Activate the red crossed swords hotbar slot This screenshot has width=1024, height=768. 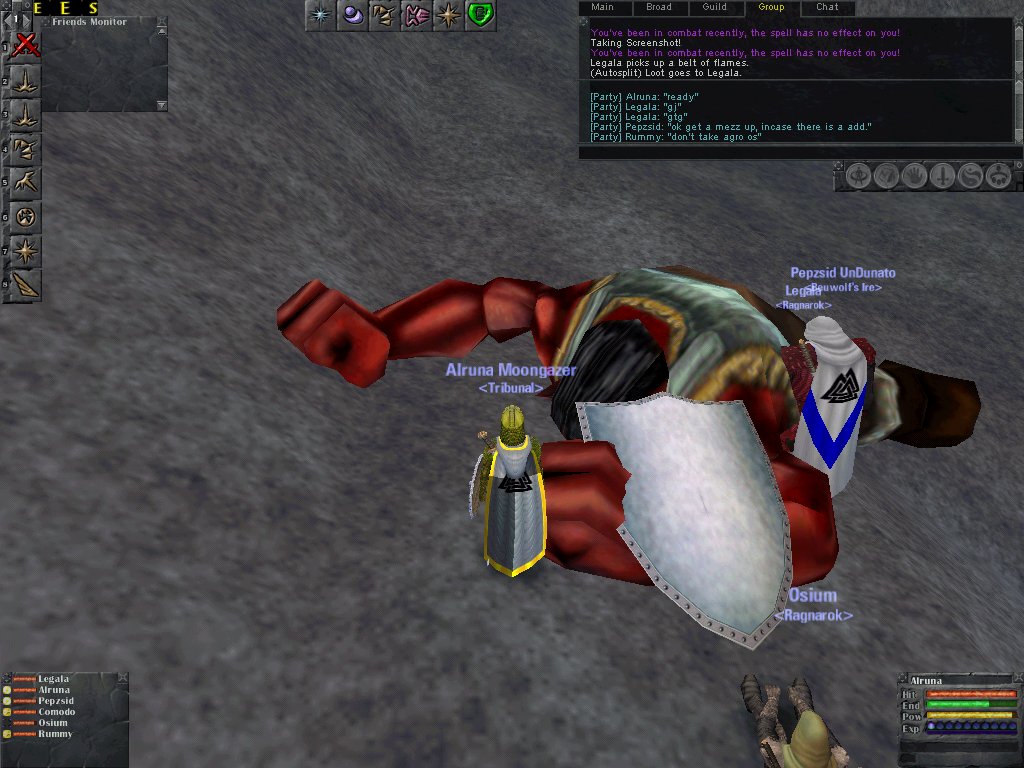coord(26,44)
